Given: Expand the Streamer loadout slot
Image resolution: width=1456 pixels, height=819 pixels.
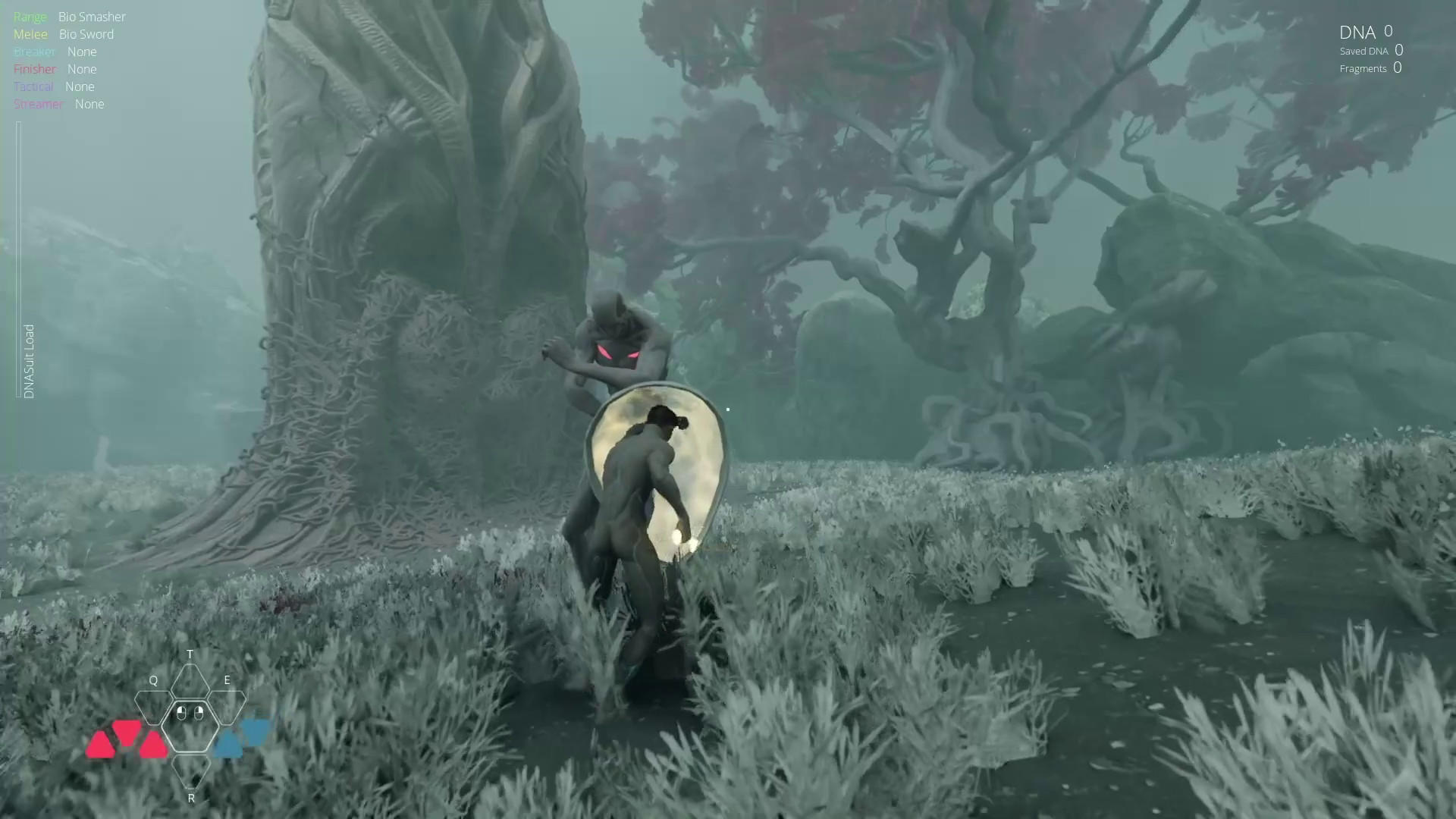Looking at the screenshot, I should (x=39, y=104).
